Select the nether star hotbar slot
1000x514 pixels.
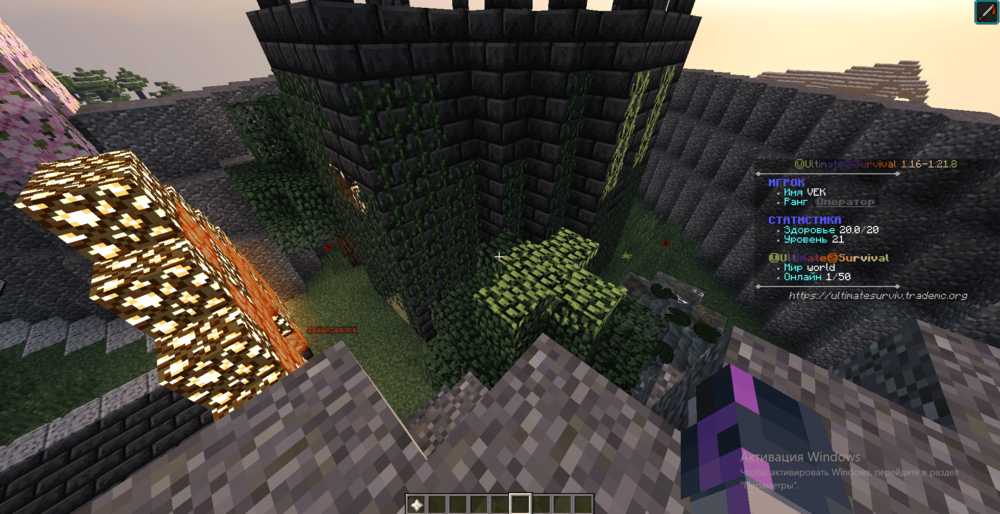coord(416,503)
